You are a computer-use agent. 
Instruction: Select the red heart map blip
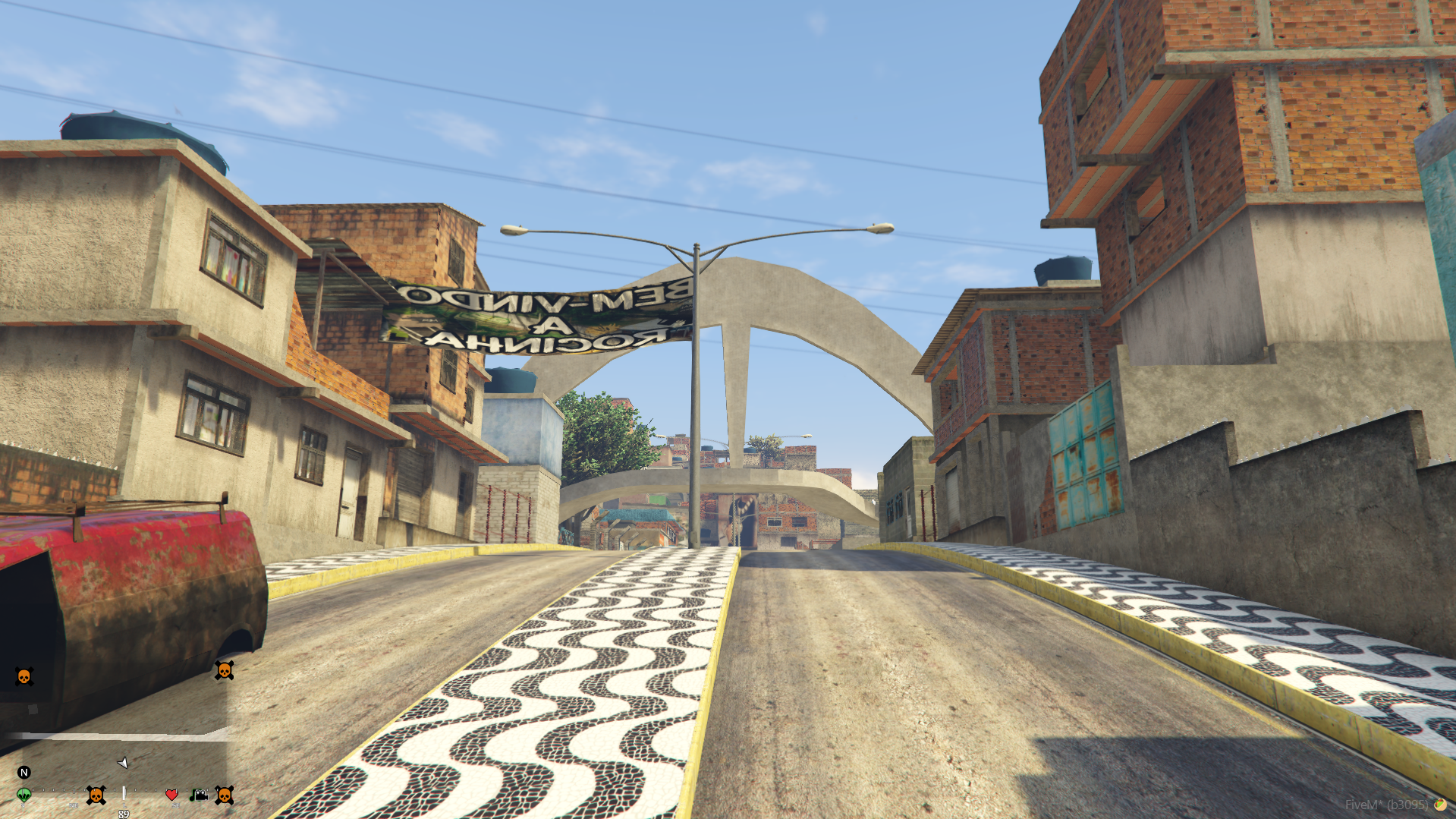pos(171,795)
